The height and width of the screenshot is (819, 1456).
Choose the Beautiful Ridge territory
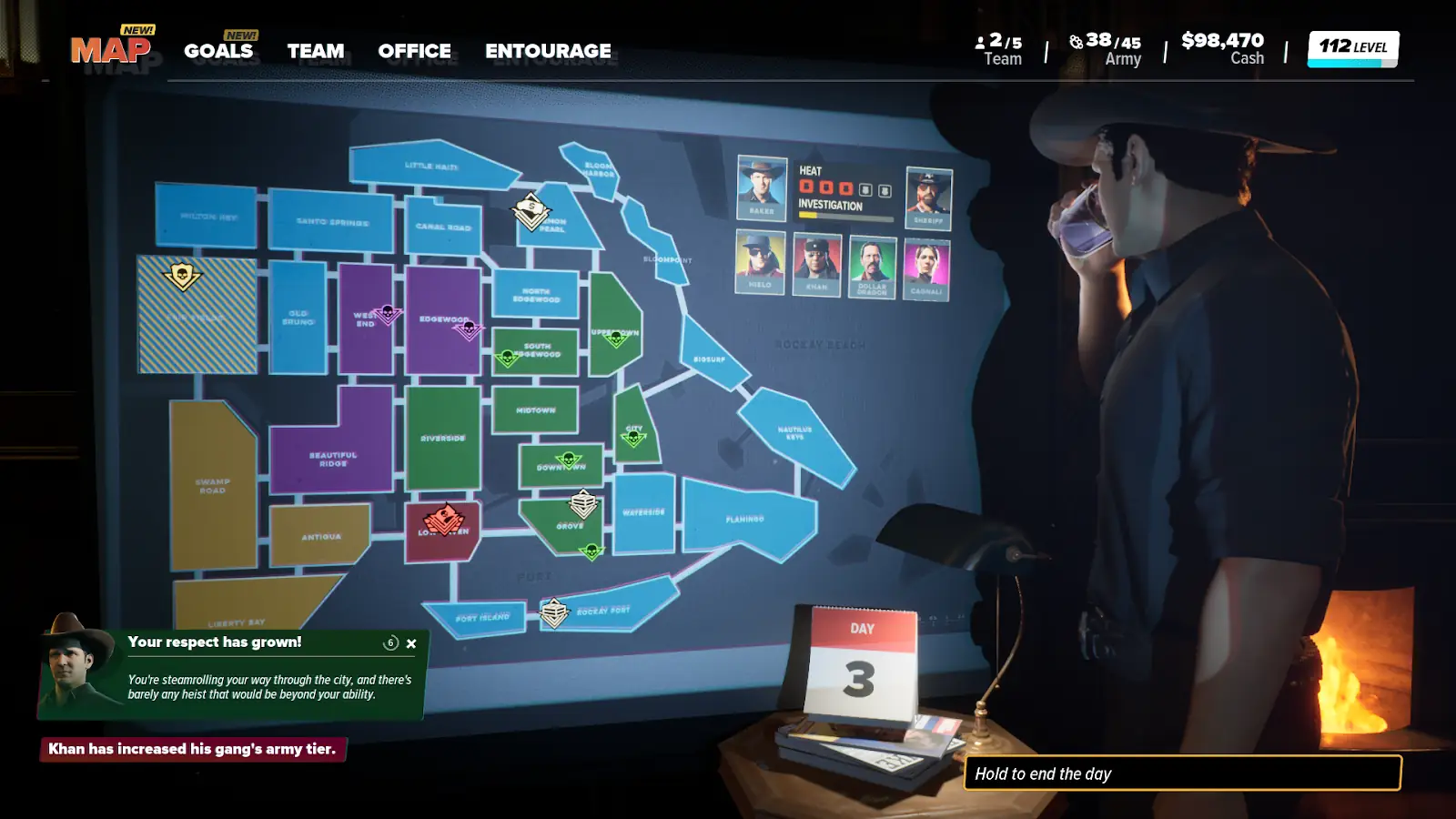[333, 458]
